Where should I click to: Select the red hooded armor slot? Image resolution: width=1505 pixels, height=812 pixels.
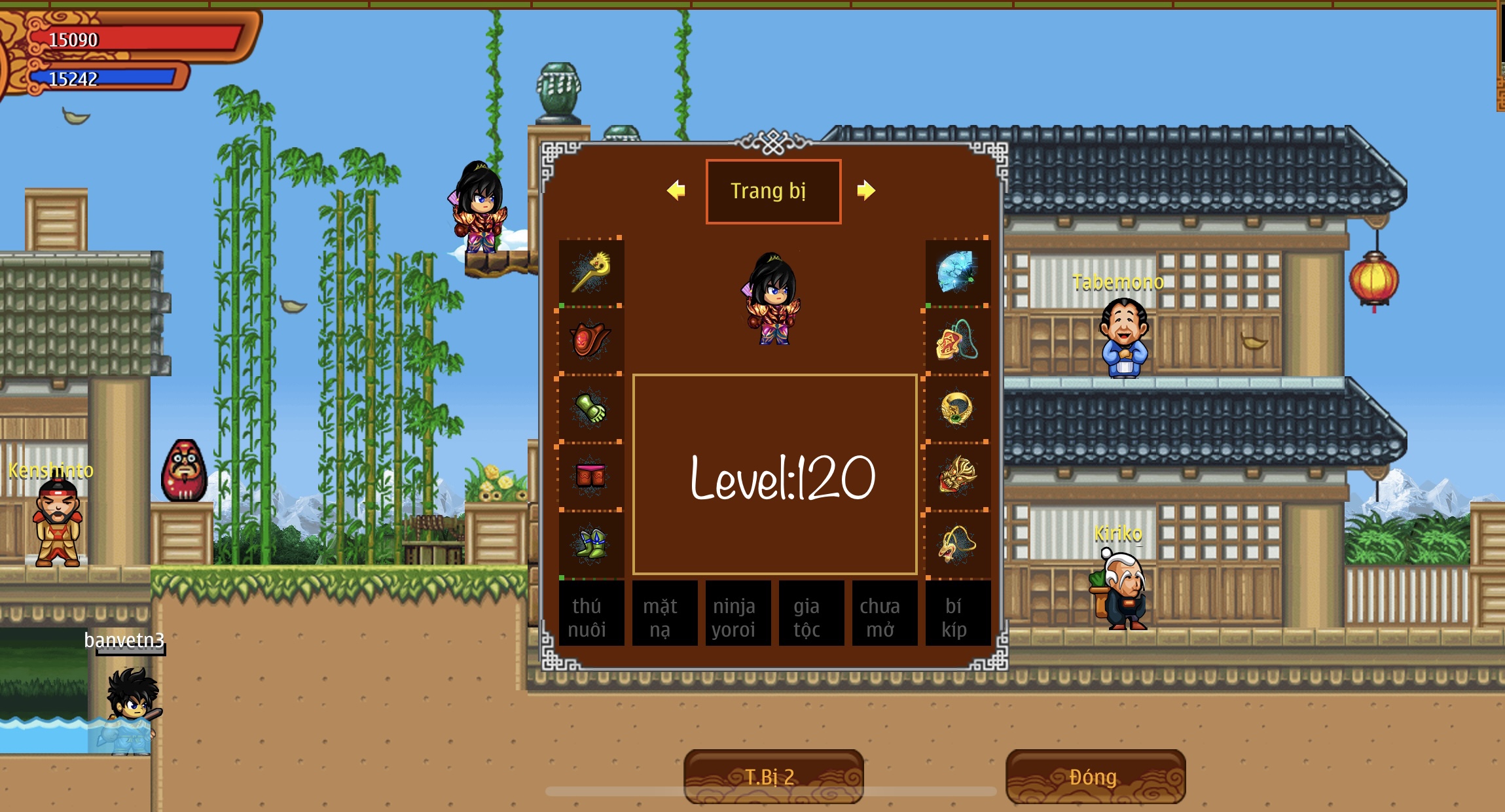click(x=591, y=340)
